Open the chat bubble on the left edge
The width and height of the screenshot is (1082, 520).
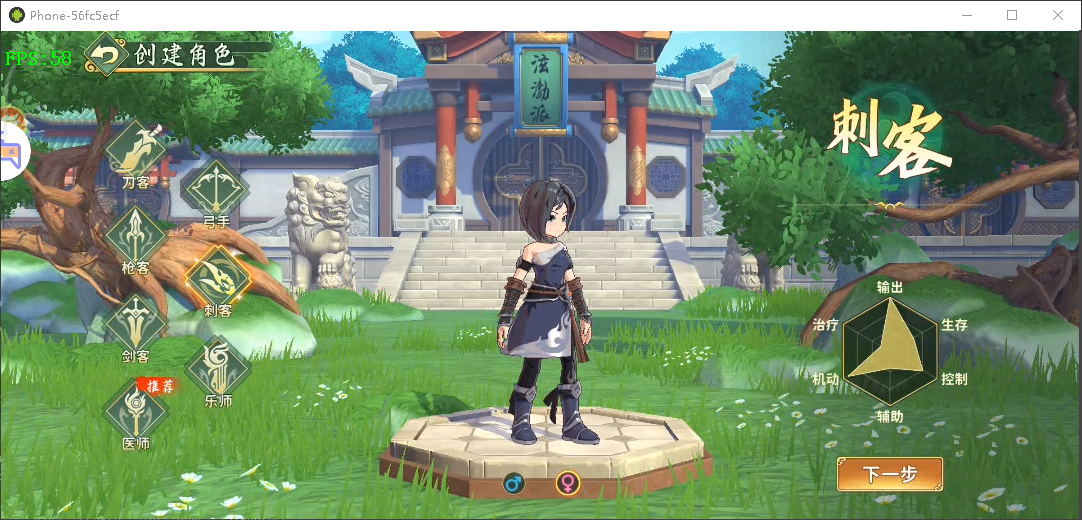pos(12,153)
